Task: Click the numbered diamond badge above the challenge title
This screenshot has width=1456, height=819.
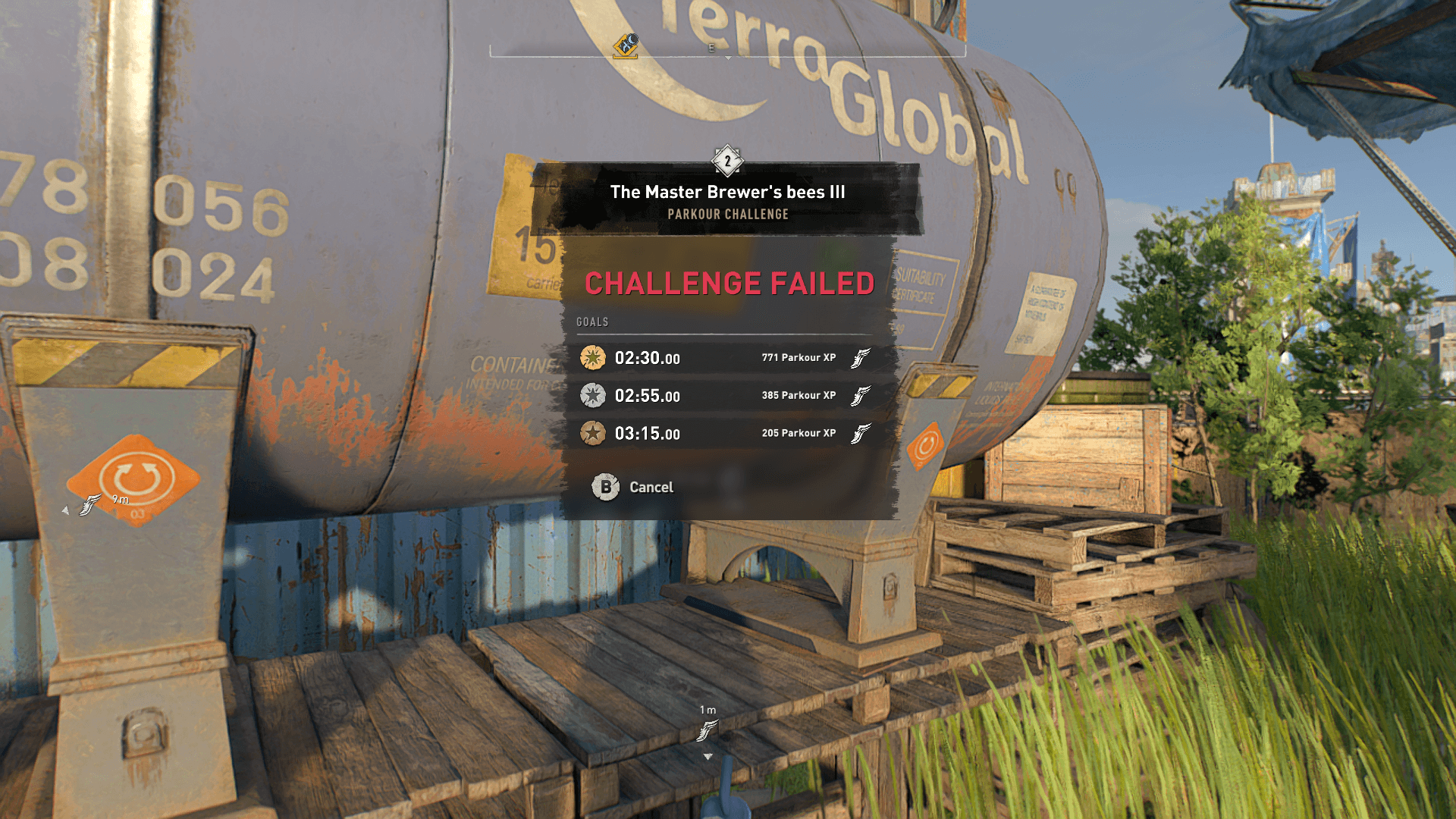Action: click(727, 160)
